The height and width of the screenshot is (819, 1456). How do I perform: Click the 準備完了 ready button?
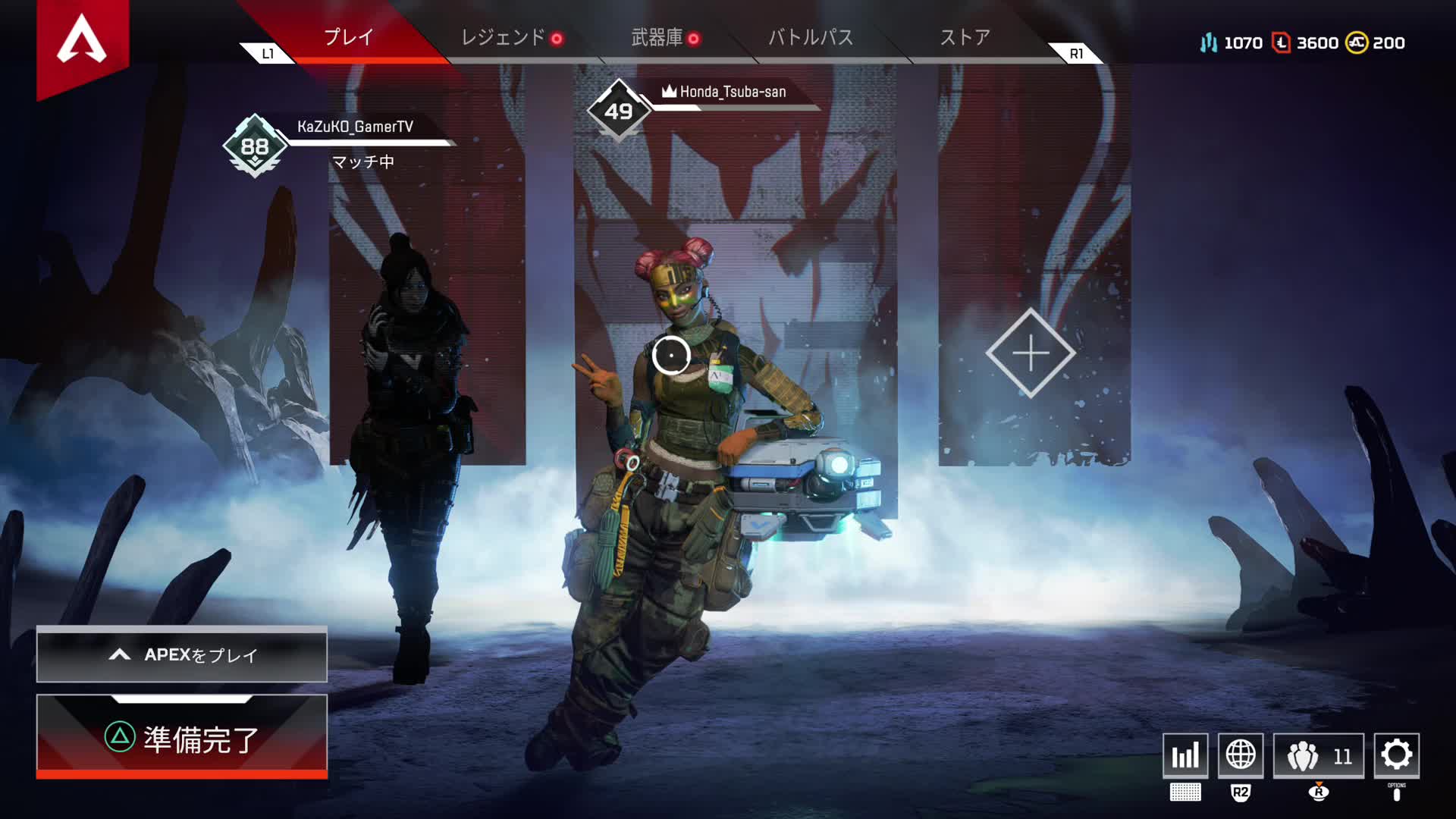coord(182,738)
